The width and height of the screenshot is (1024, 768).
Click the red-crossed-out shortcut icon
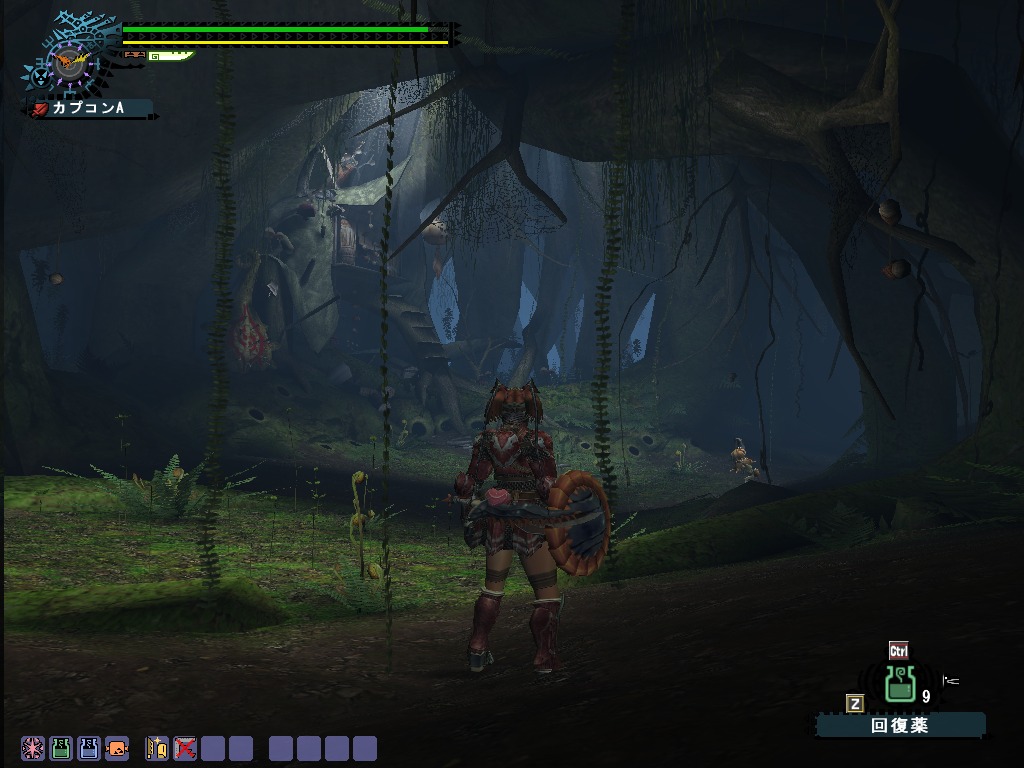pyautogui.click(x=185, y=748)
